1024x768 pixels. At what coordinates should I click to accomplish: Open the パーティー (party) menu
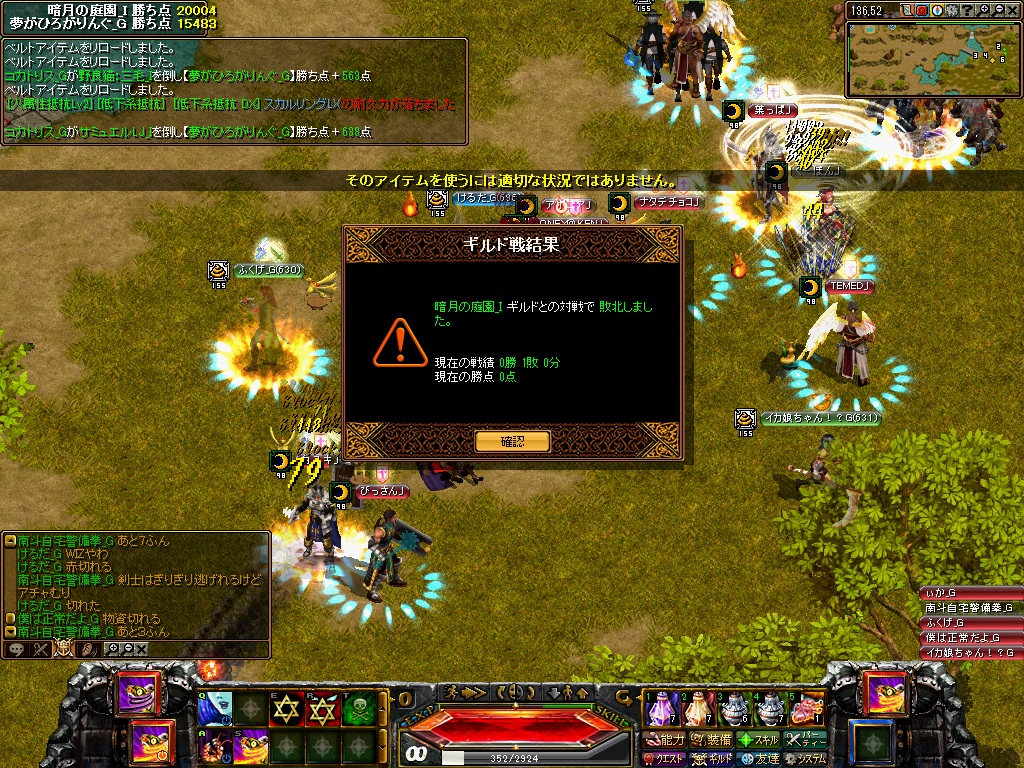[806, 740]
